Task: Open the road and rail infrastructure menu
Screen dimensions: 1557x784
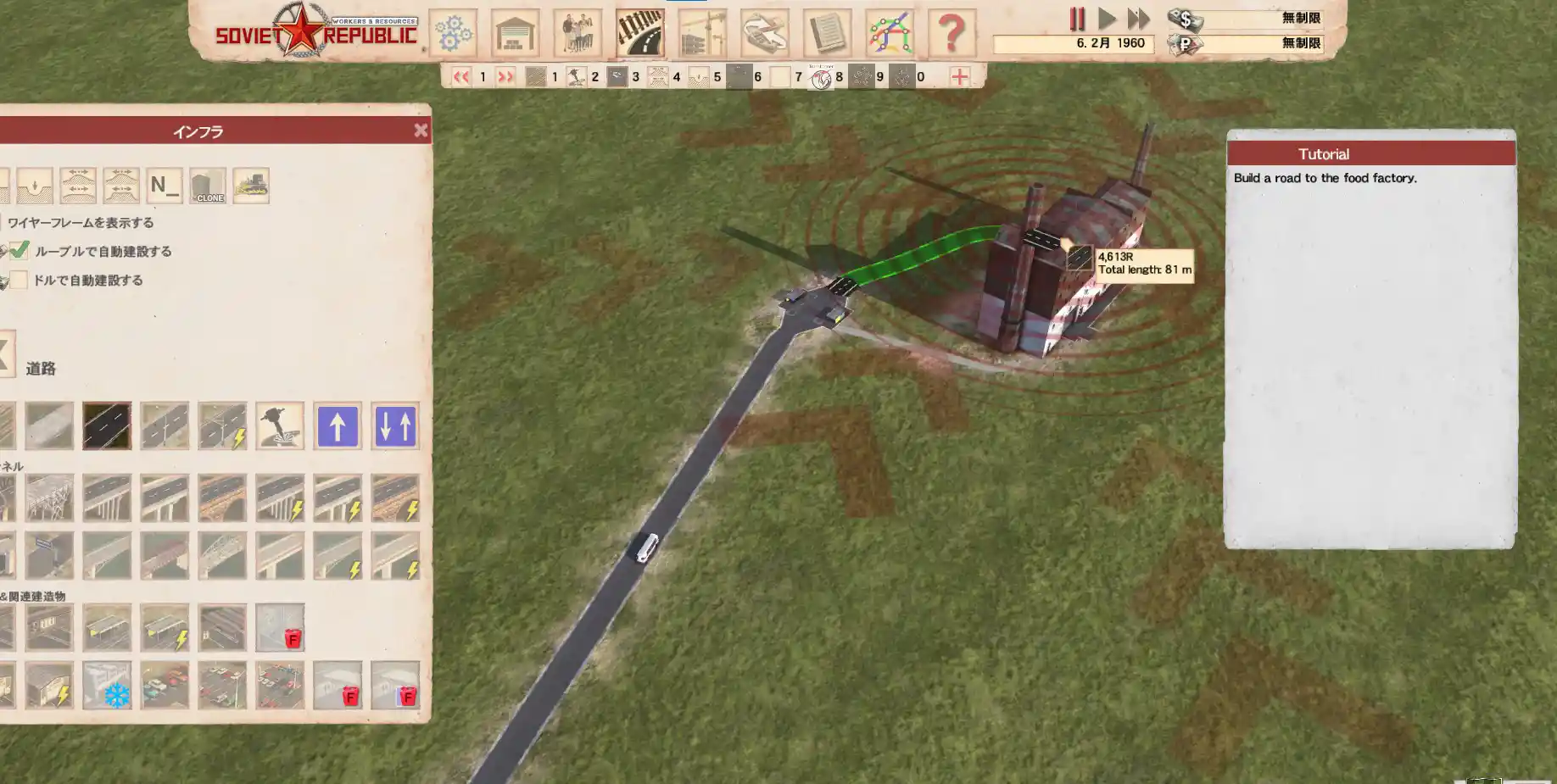Action: point(640,34)
